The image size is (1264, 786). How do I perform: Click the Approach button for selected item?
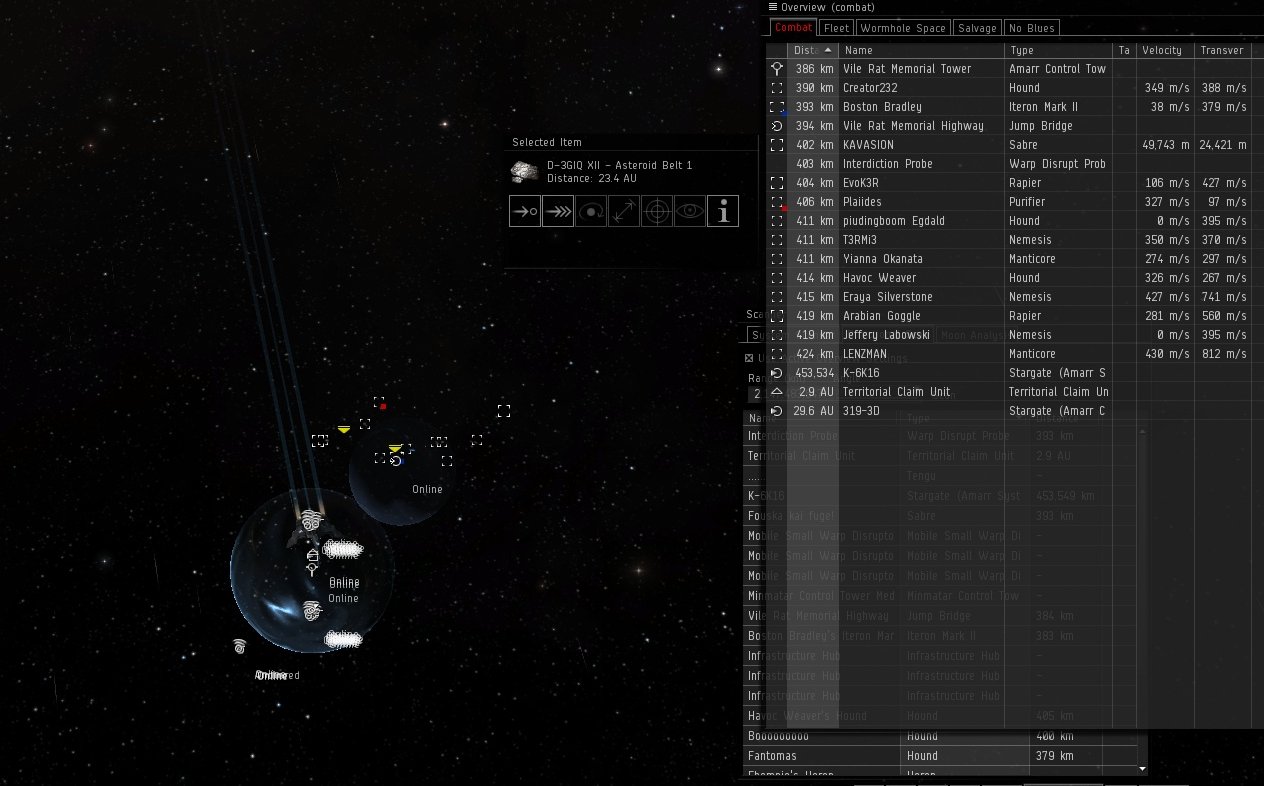pos(525,211)
